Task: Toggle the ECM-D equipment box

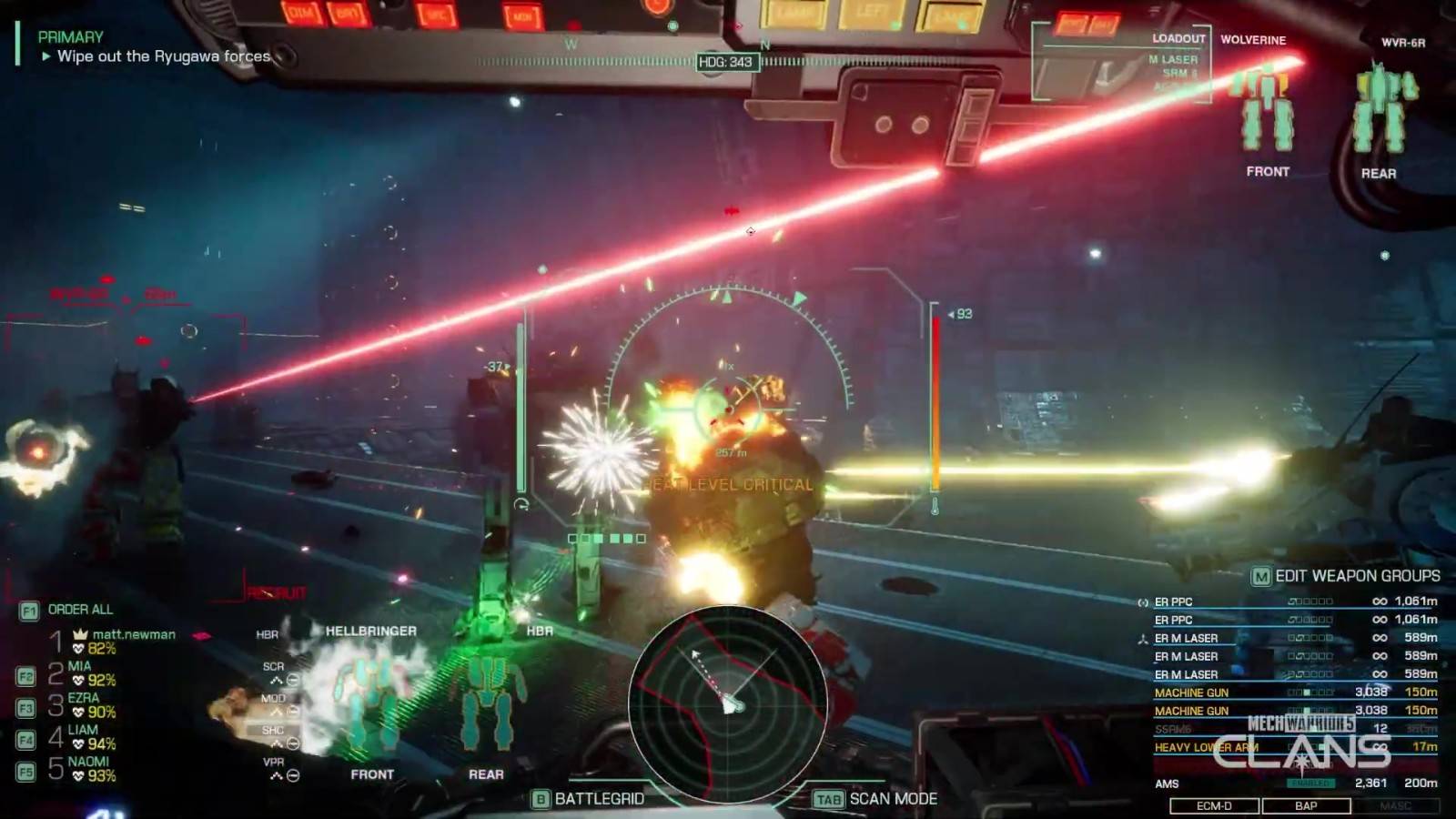Action: 1214,806
